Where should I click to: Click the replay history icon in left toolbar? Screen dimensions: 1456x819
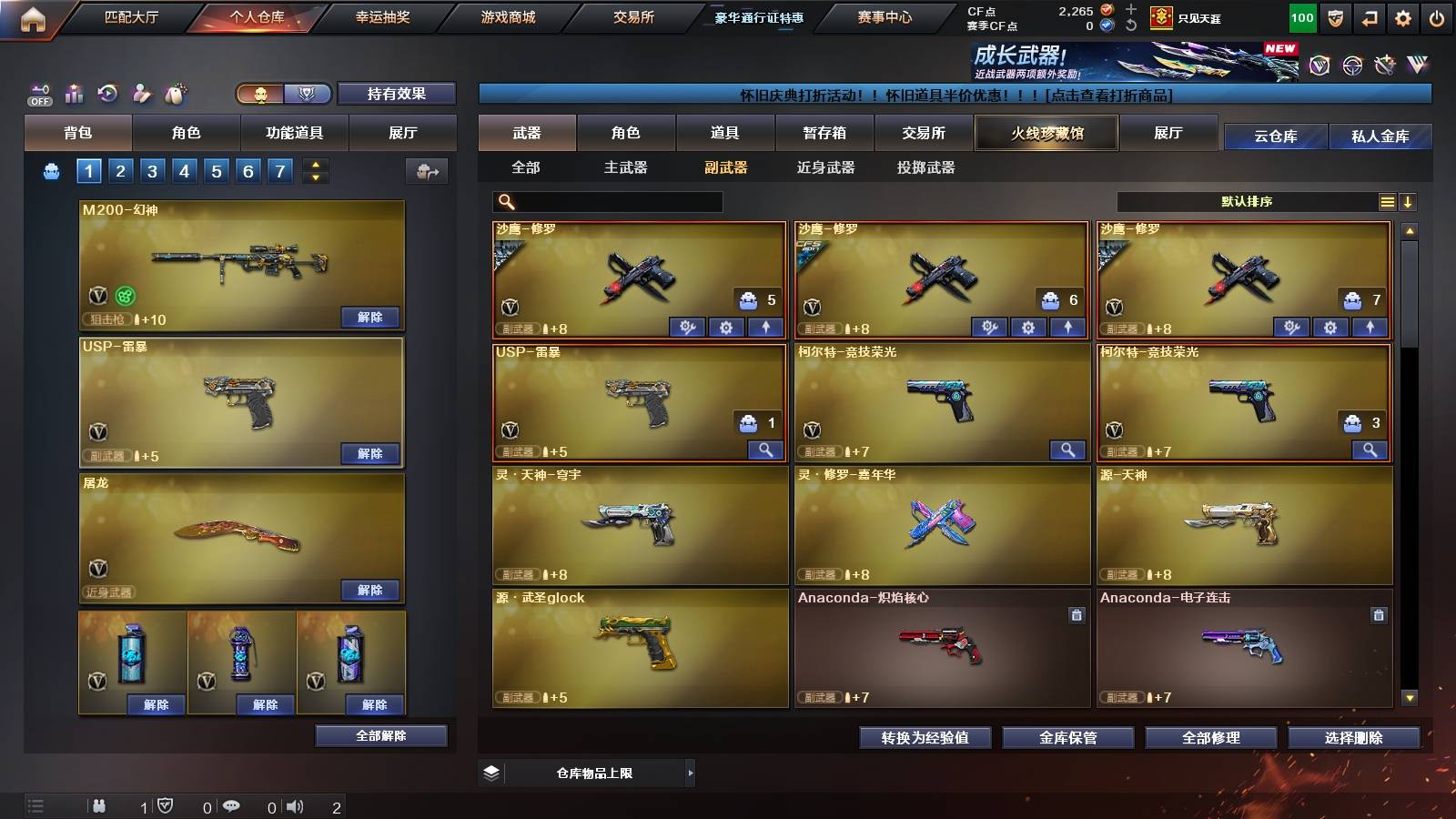[x=106, y=92]
